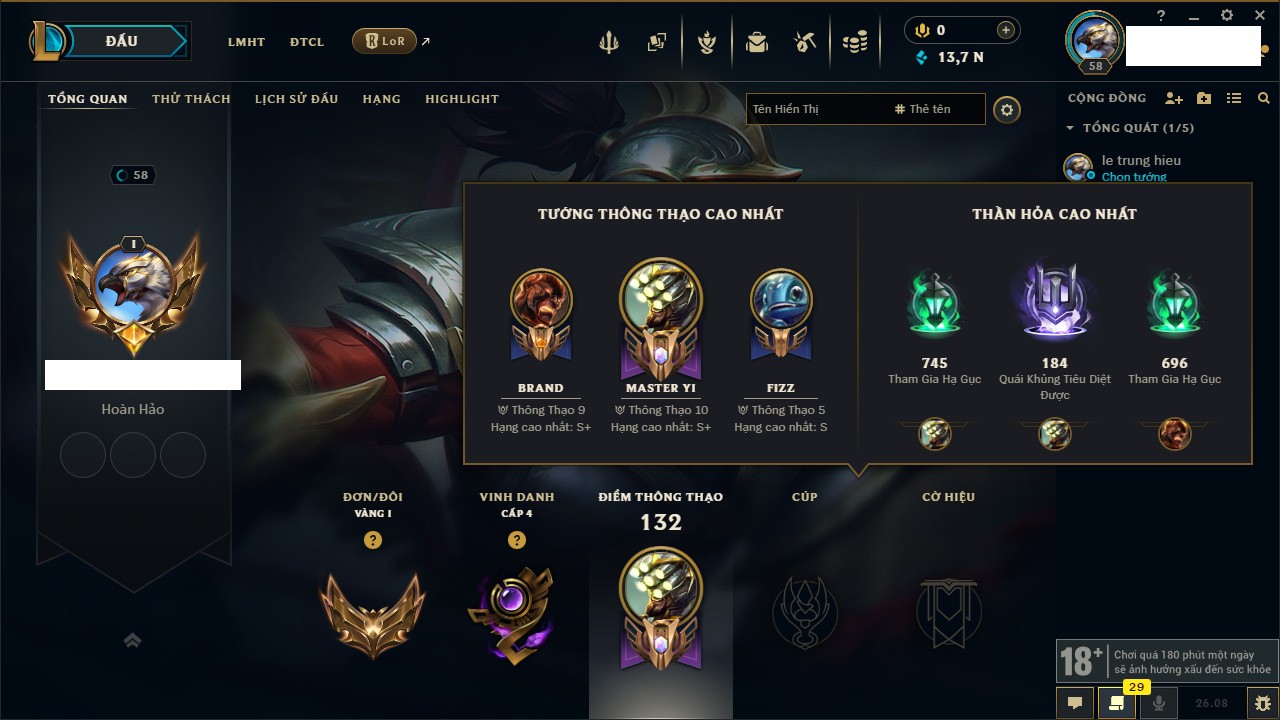1280x720 pixels.
Task: Open profile settings gear next to search
Action: [x=1007, y=109]
